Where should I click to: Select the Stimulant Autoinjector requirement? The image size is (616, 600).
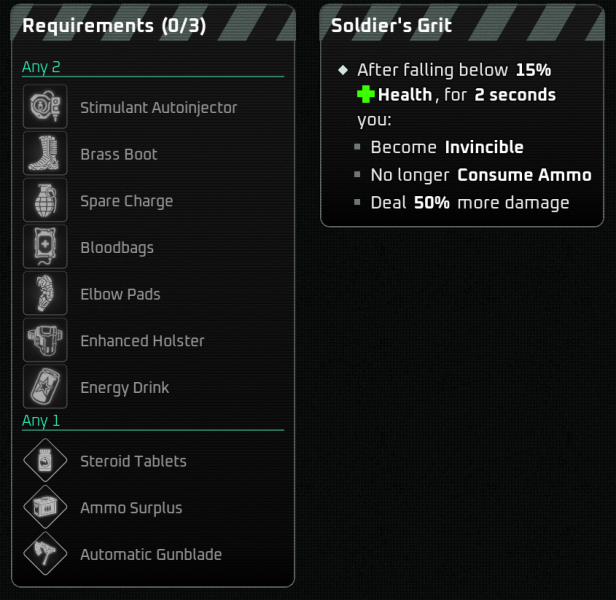(x=158, y=108)
